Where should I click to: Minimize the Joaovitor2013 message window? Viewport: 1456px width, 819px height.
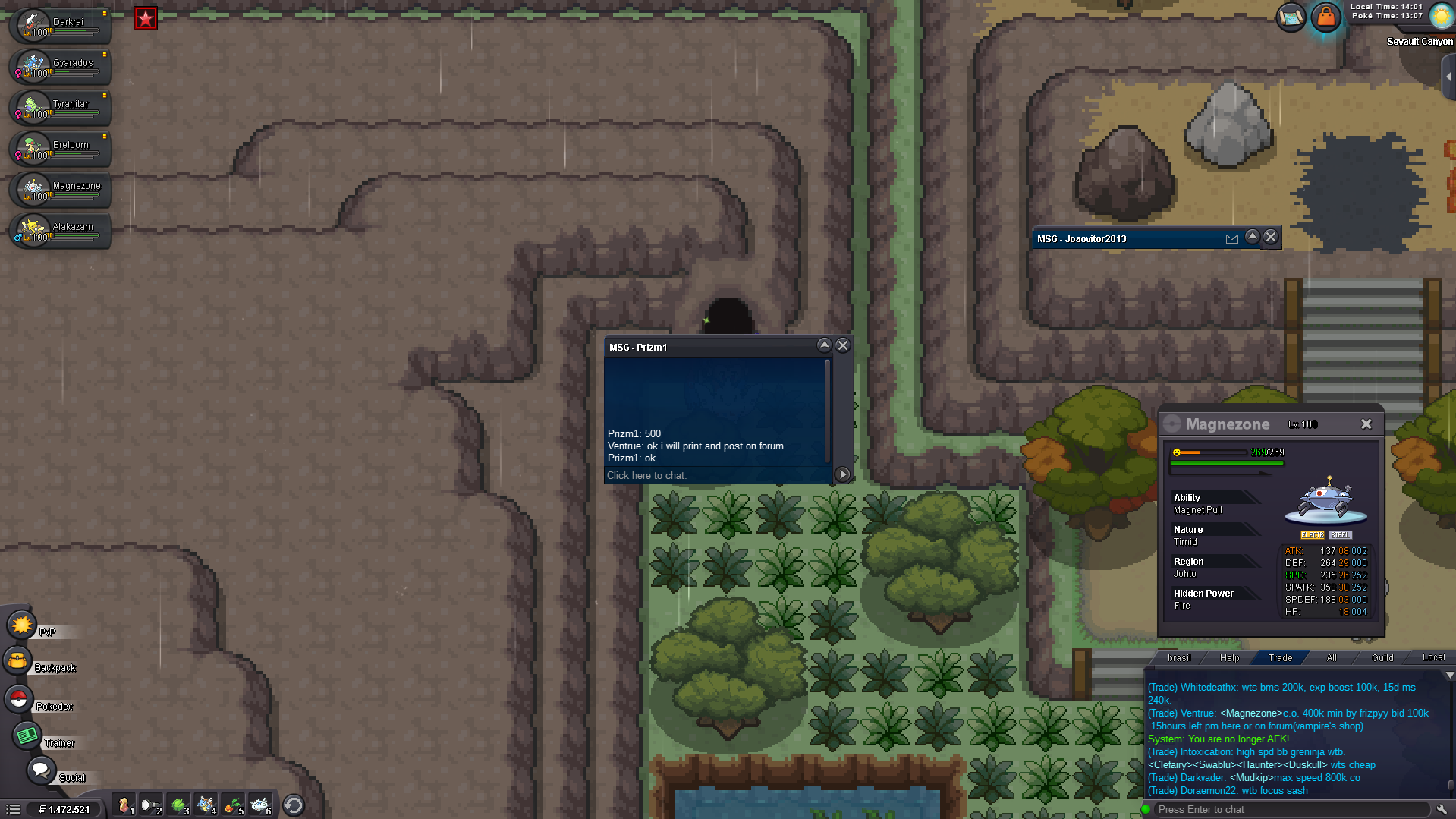(x=1252, y=238)
